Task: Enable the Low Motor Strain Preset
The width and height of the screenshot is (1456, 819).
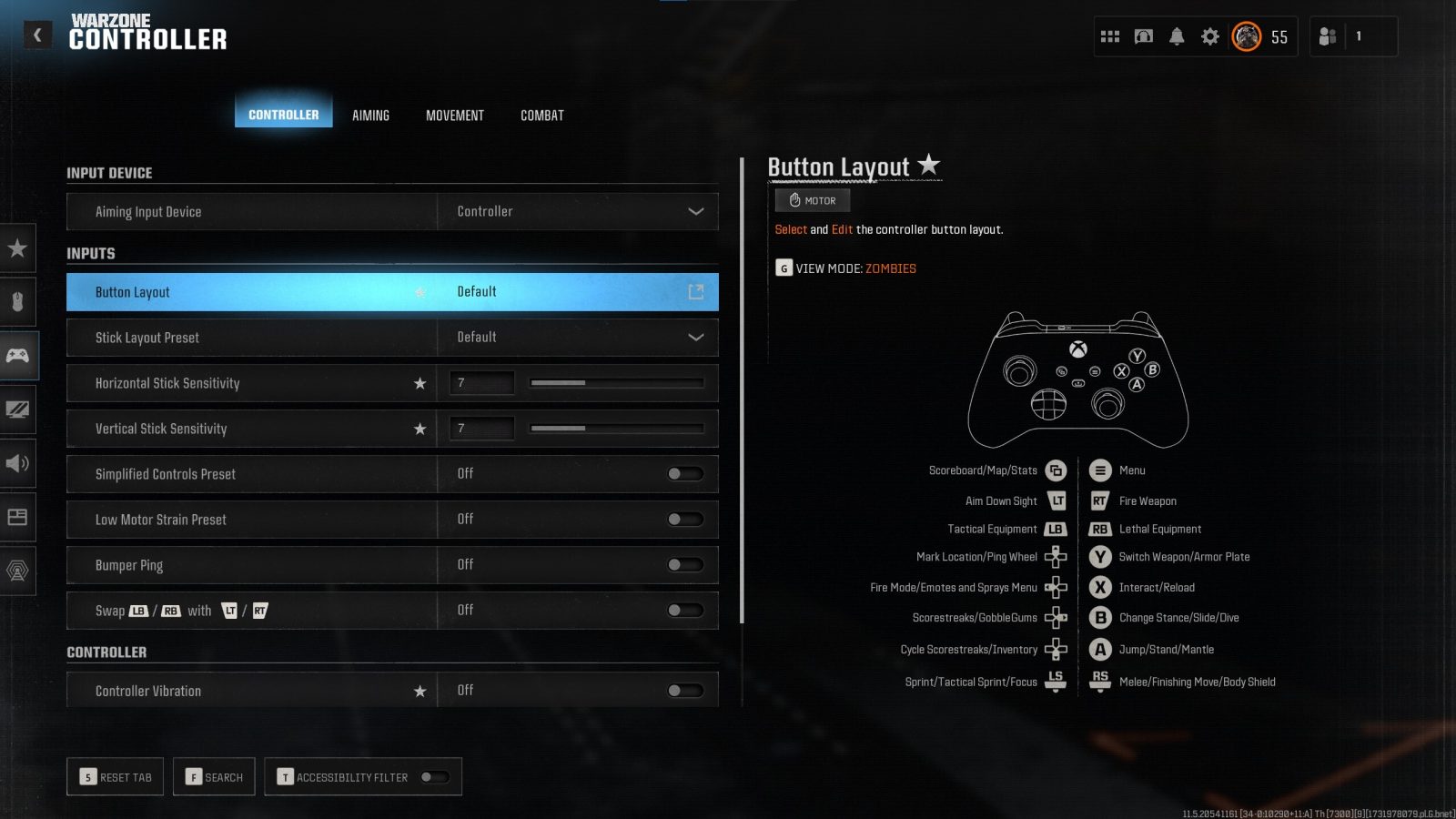Action: (684, 520)
